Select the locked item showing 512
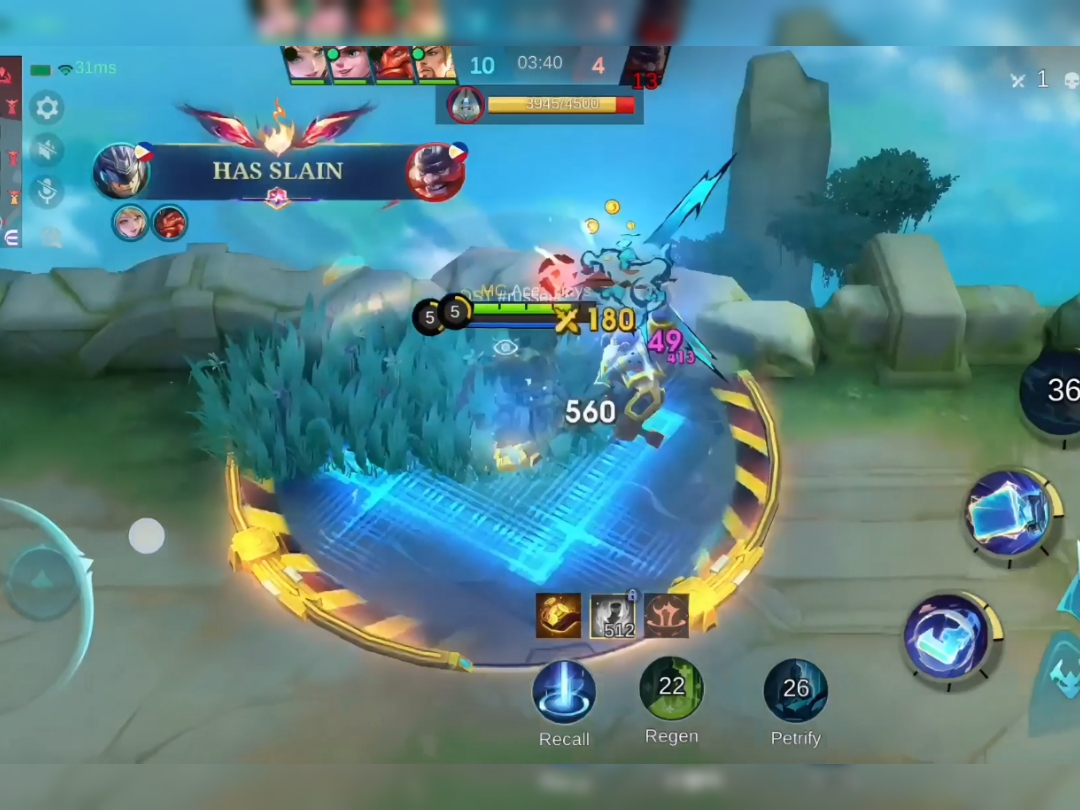The width and height of the screenshot is (1080, 810). 612,616
